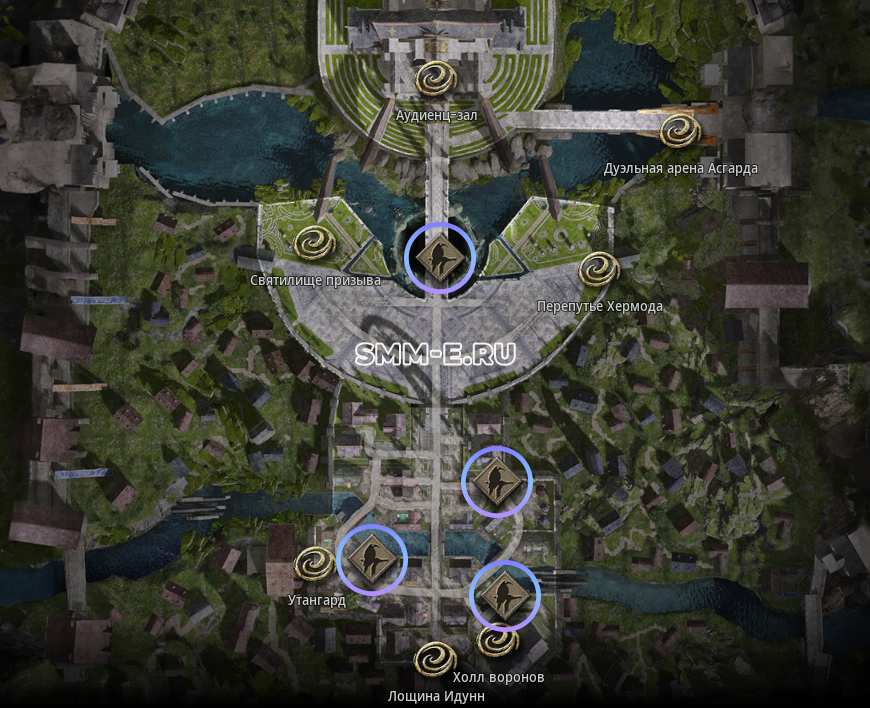Select the circled diamond marker beside Утангард
Screen dimensions: 870x708
click(372, 559)
